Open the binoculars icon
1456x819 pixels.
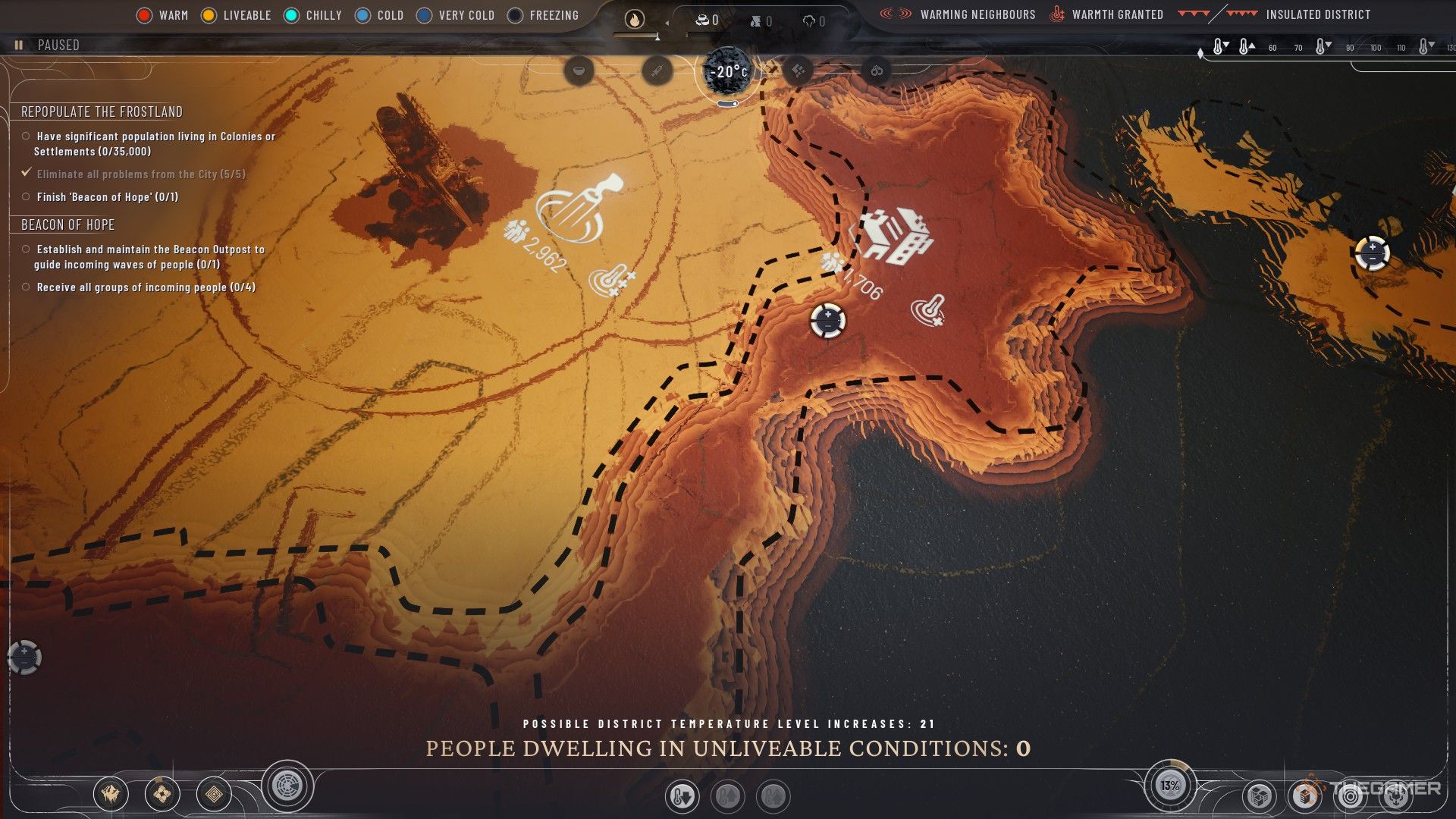tap(877, 71)
